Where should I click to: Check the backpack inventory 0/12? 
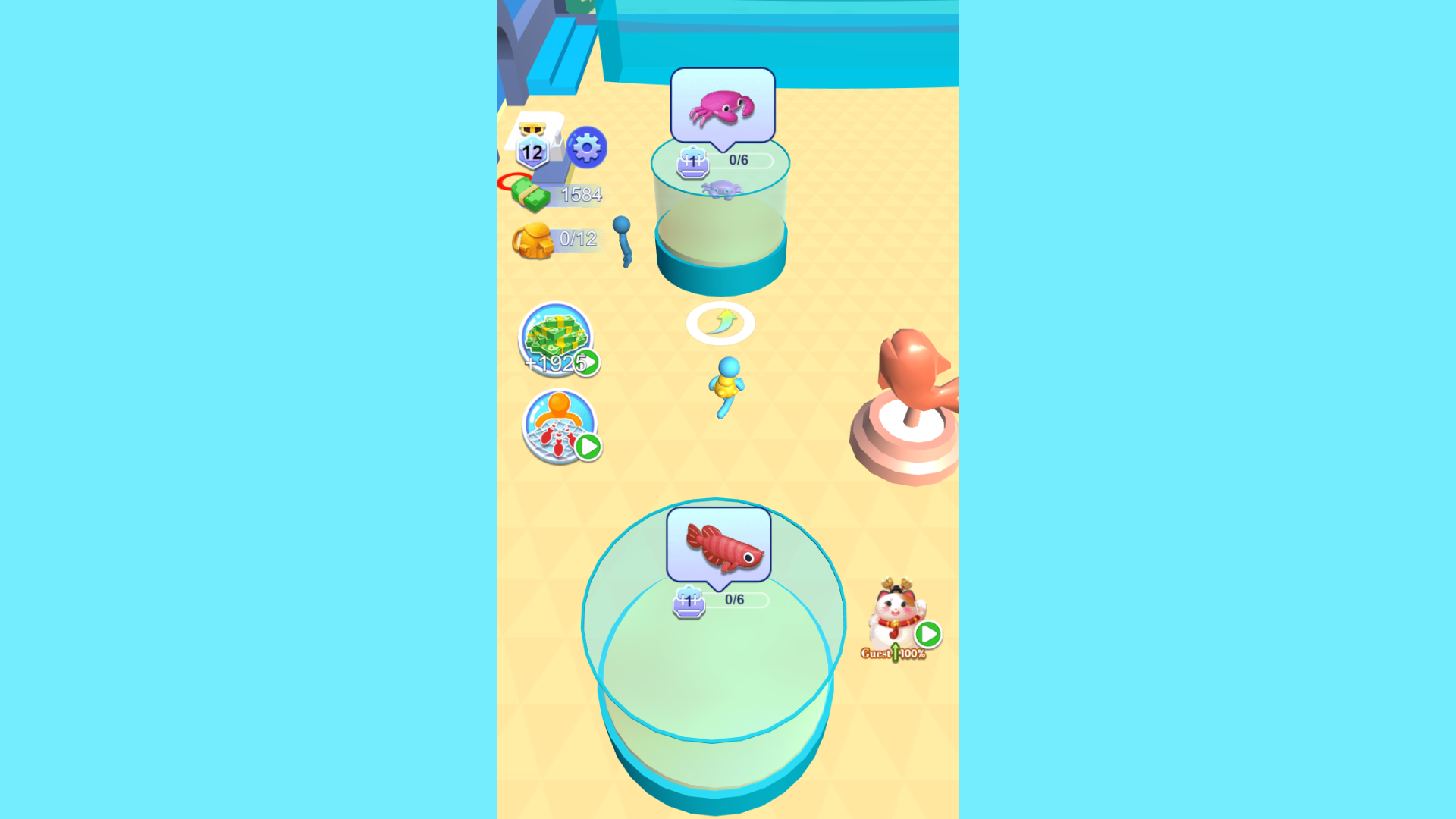(561, 239)
